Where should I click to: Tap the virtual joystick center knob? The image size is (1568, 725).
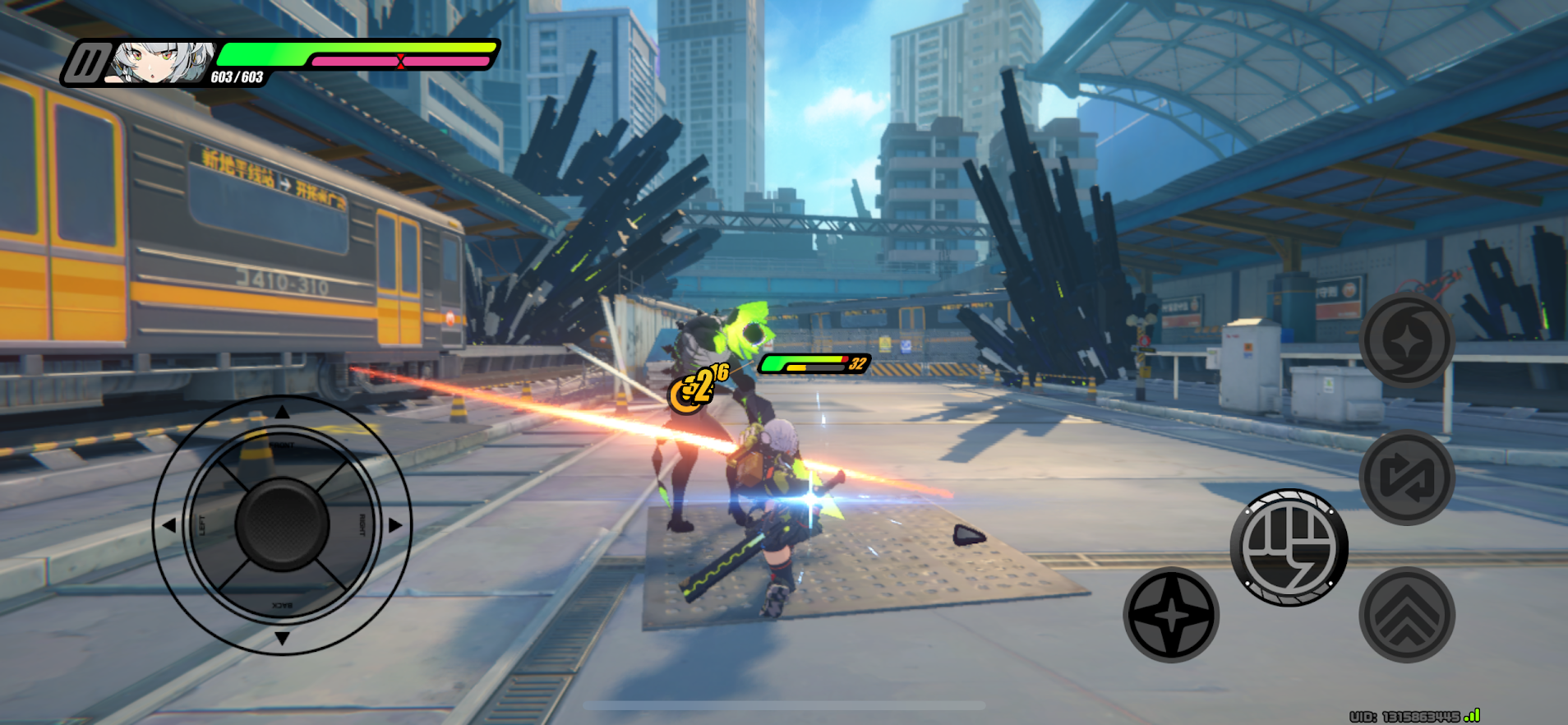pyautogui.click(x=282, y=524)
